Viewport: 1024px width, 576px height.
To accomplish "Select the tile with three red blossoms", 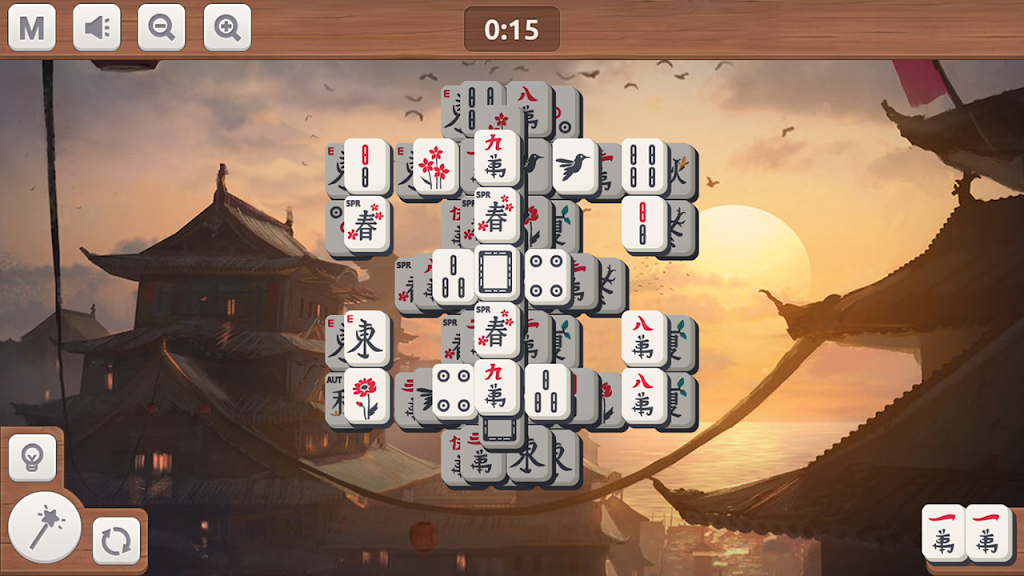I will coord(435,165).
